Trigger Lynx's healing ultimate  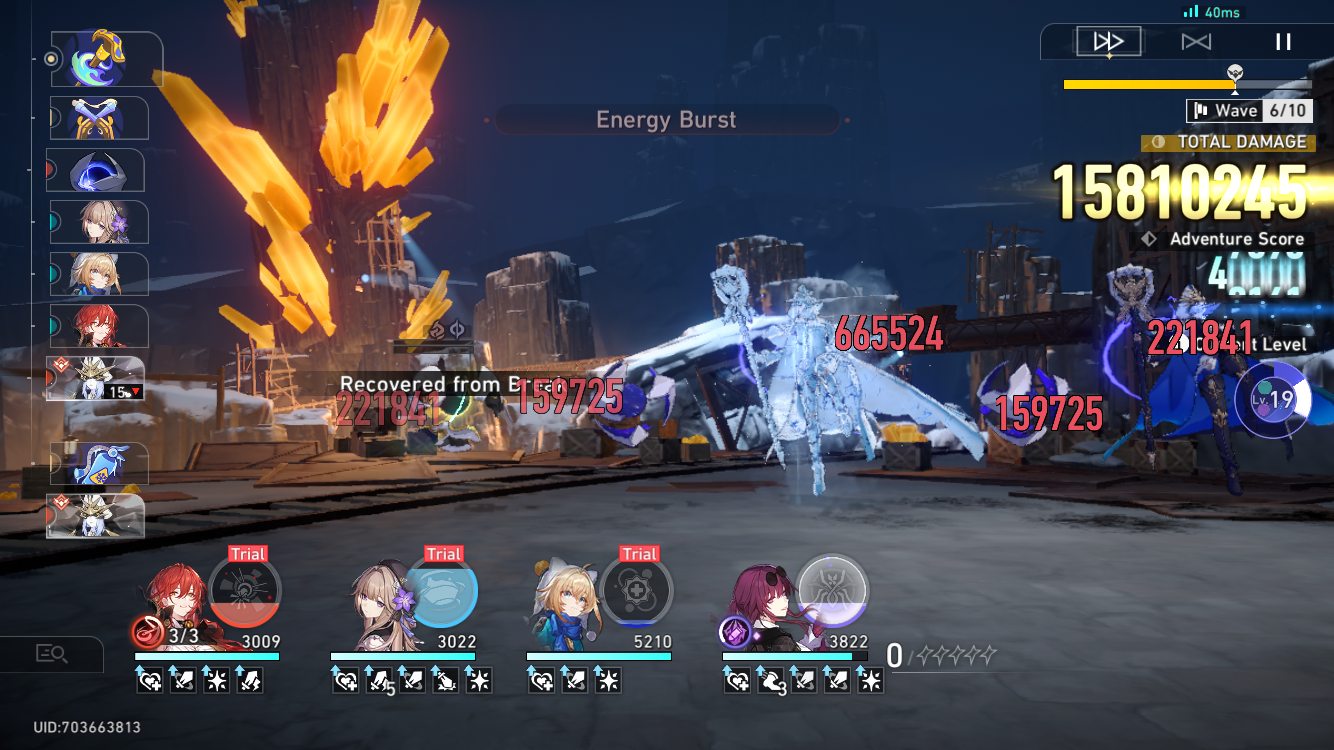pos(636,592)
